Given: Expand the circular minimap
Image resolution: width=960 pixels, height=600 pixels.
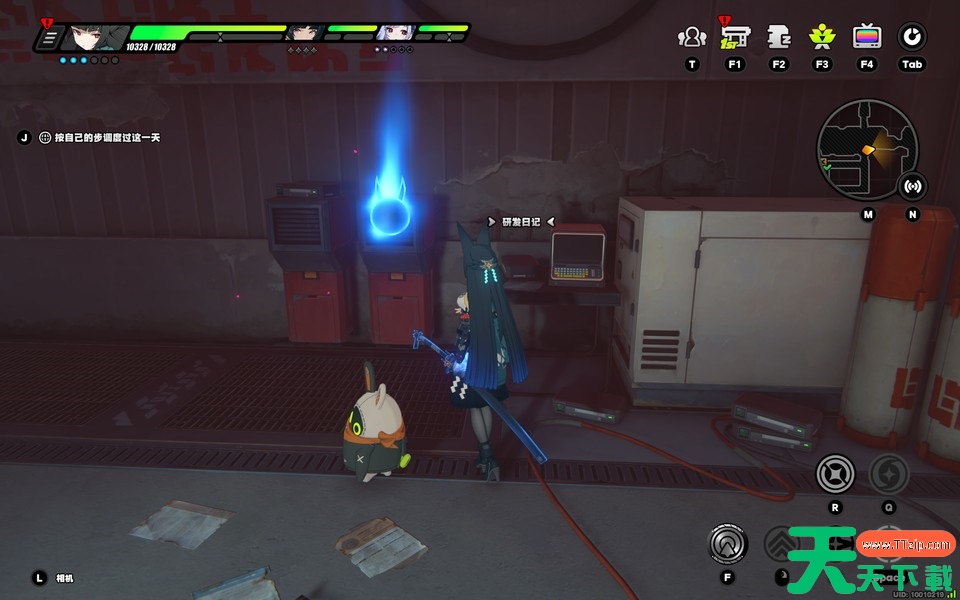Looking at the screenshot, I should tap(866, 148).
